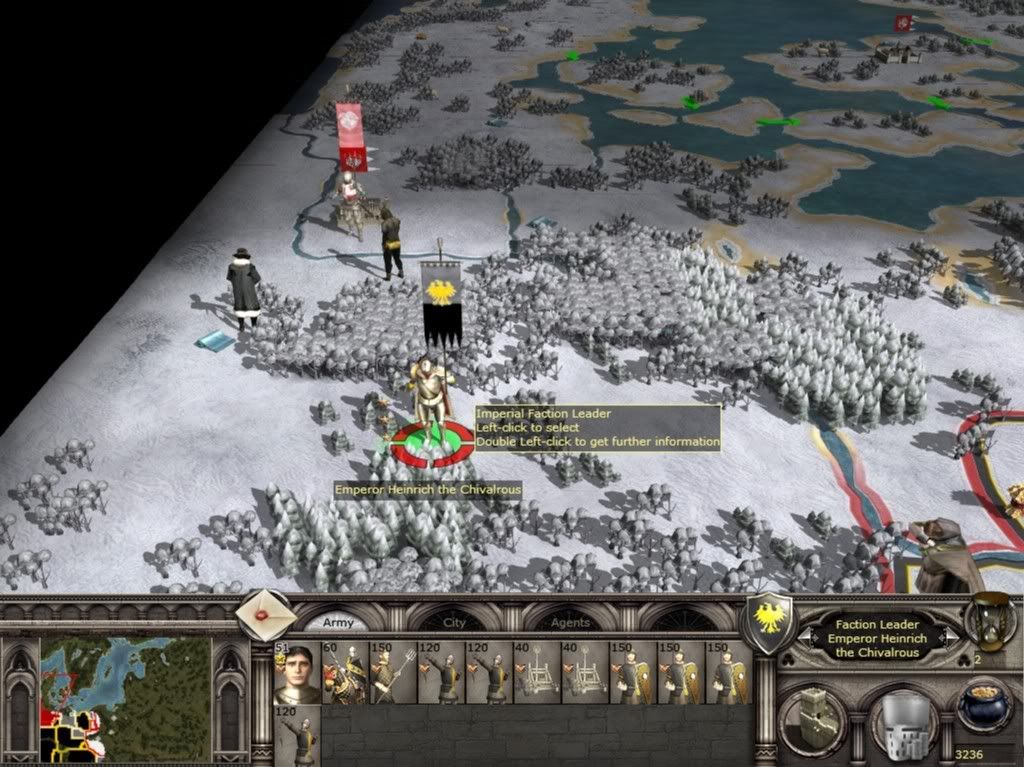Open the missions scroll with red seal
1024x767 pixels.
[x=267, y=615]
